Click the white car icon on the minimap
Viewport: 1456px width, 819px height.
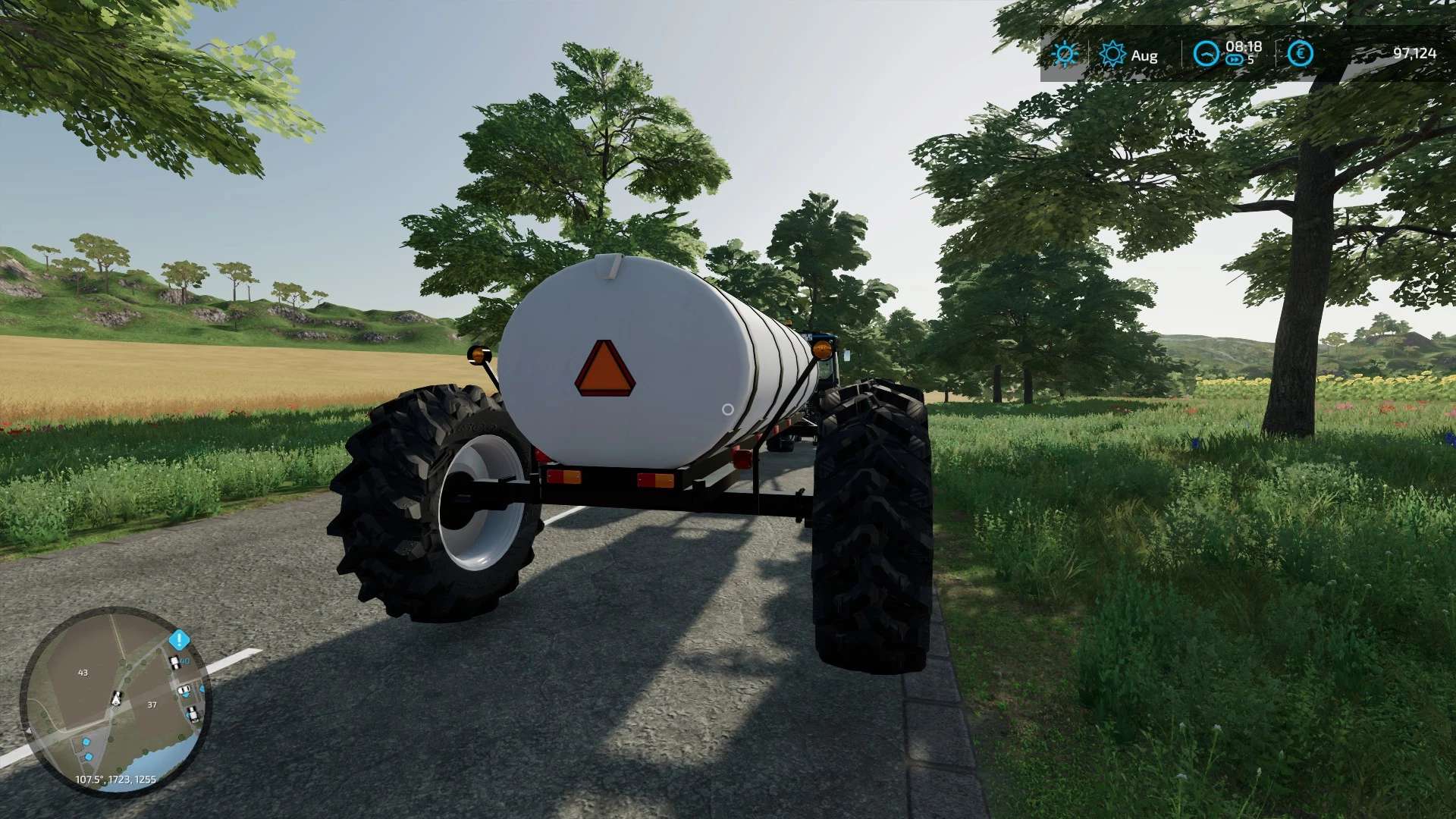[x=184, y=689]
